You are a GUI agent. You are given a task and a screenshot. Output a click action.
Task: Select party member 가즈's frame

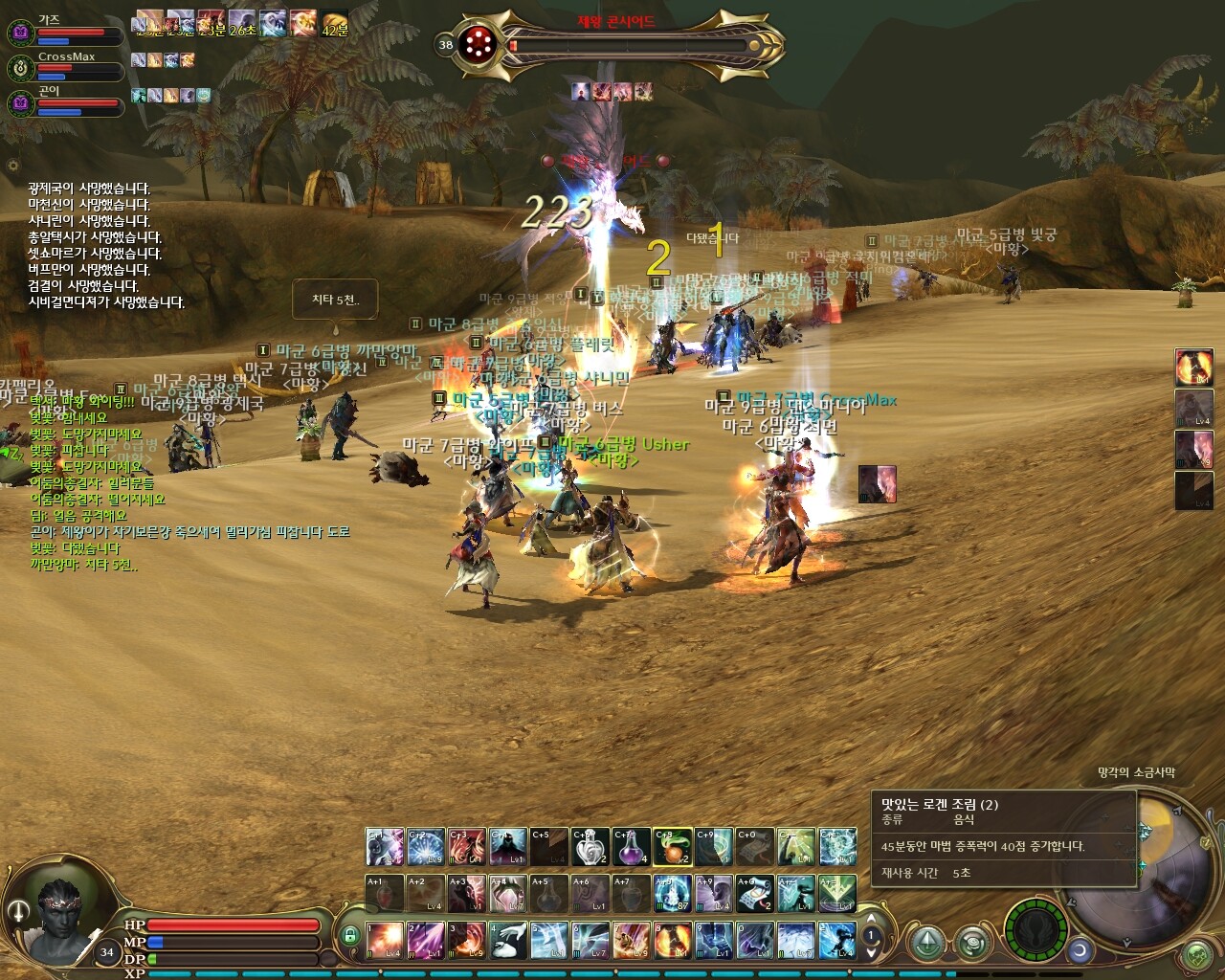[x=67, y=33]
